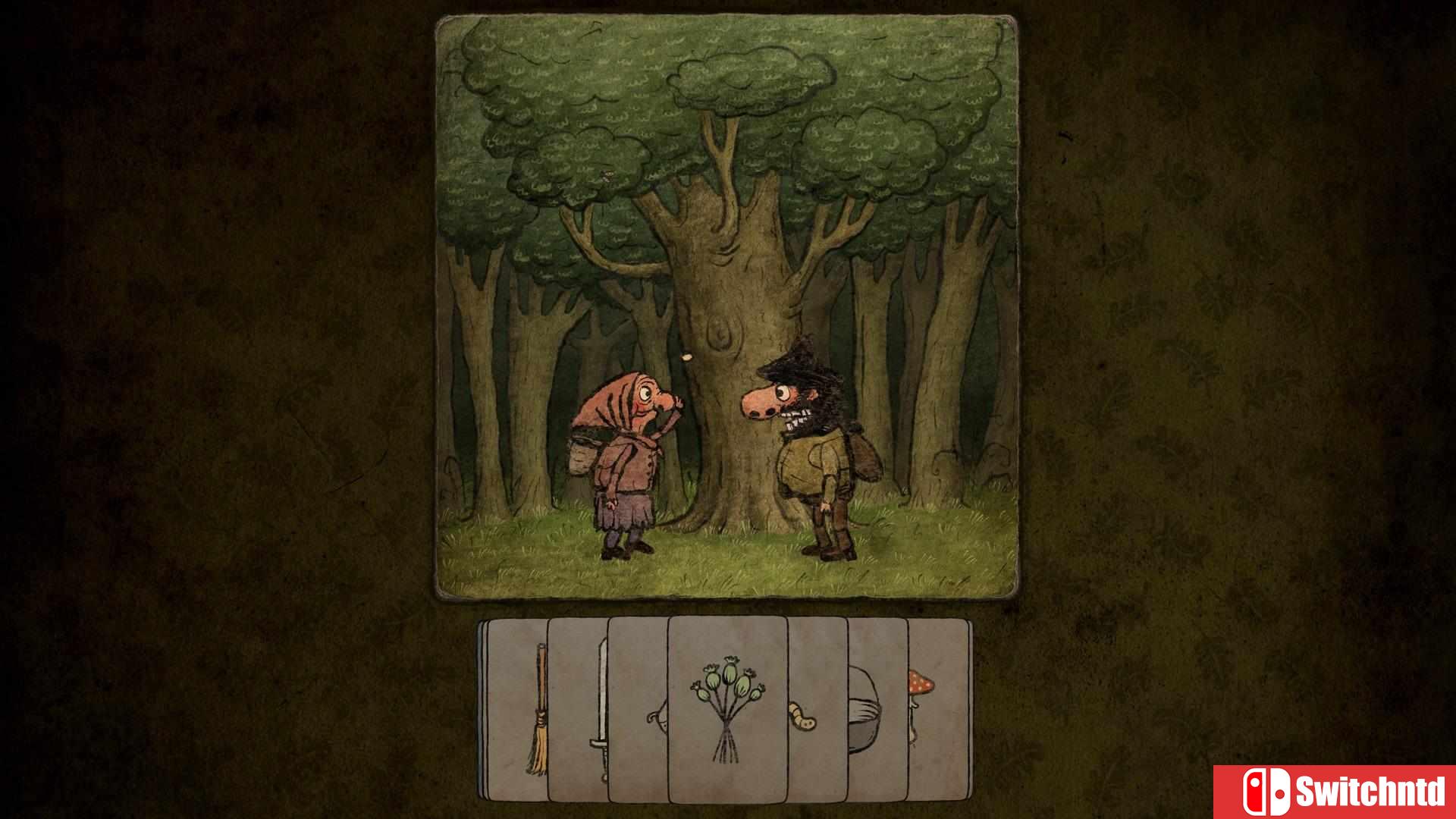Select the worm card
The image size is (1456, 819).
pos(817,709)
